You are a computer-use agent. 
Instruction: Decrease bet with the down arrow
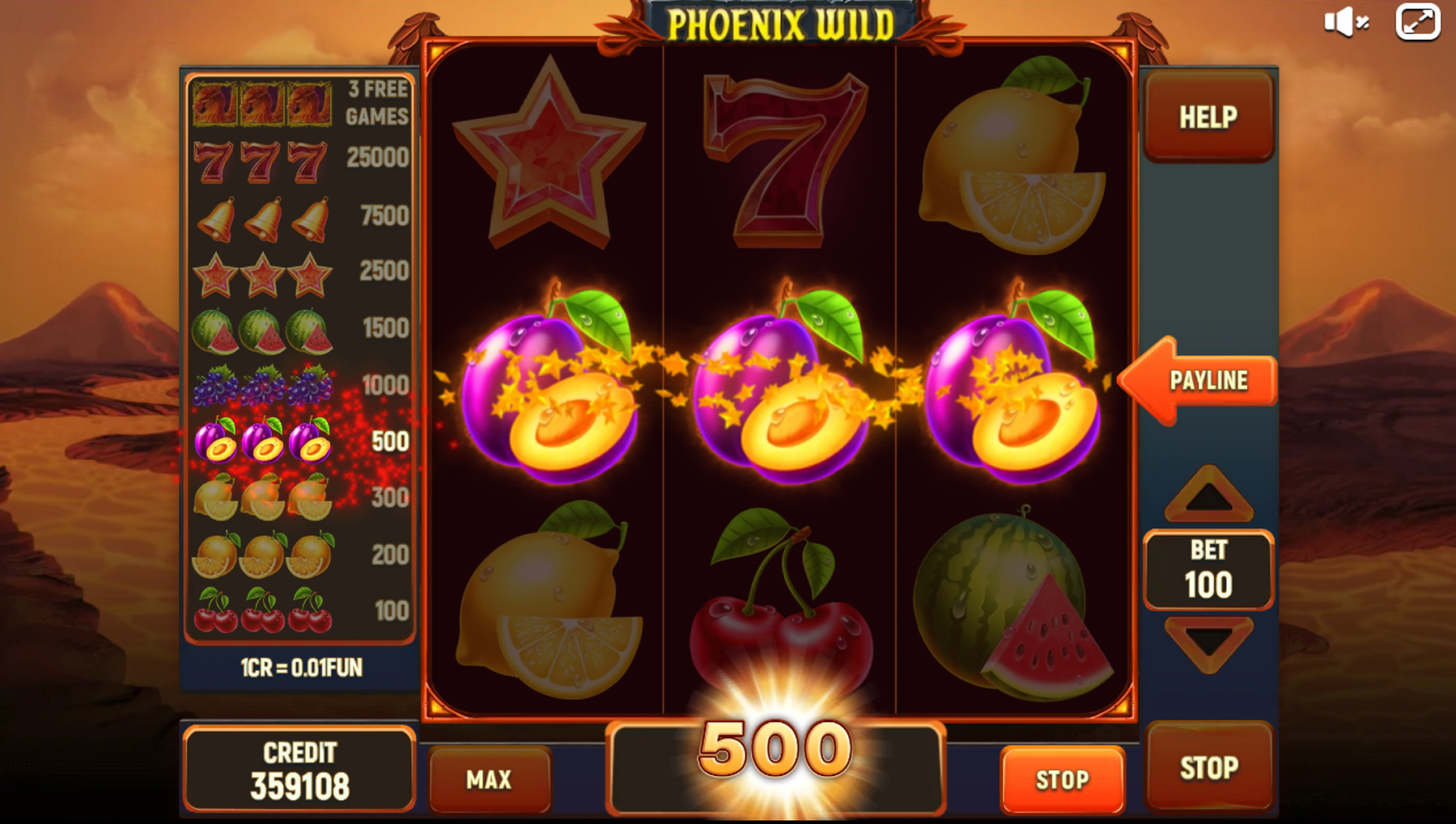click(1208, 643)
